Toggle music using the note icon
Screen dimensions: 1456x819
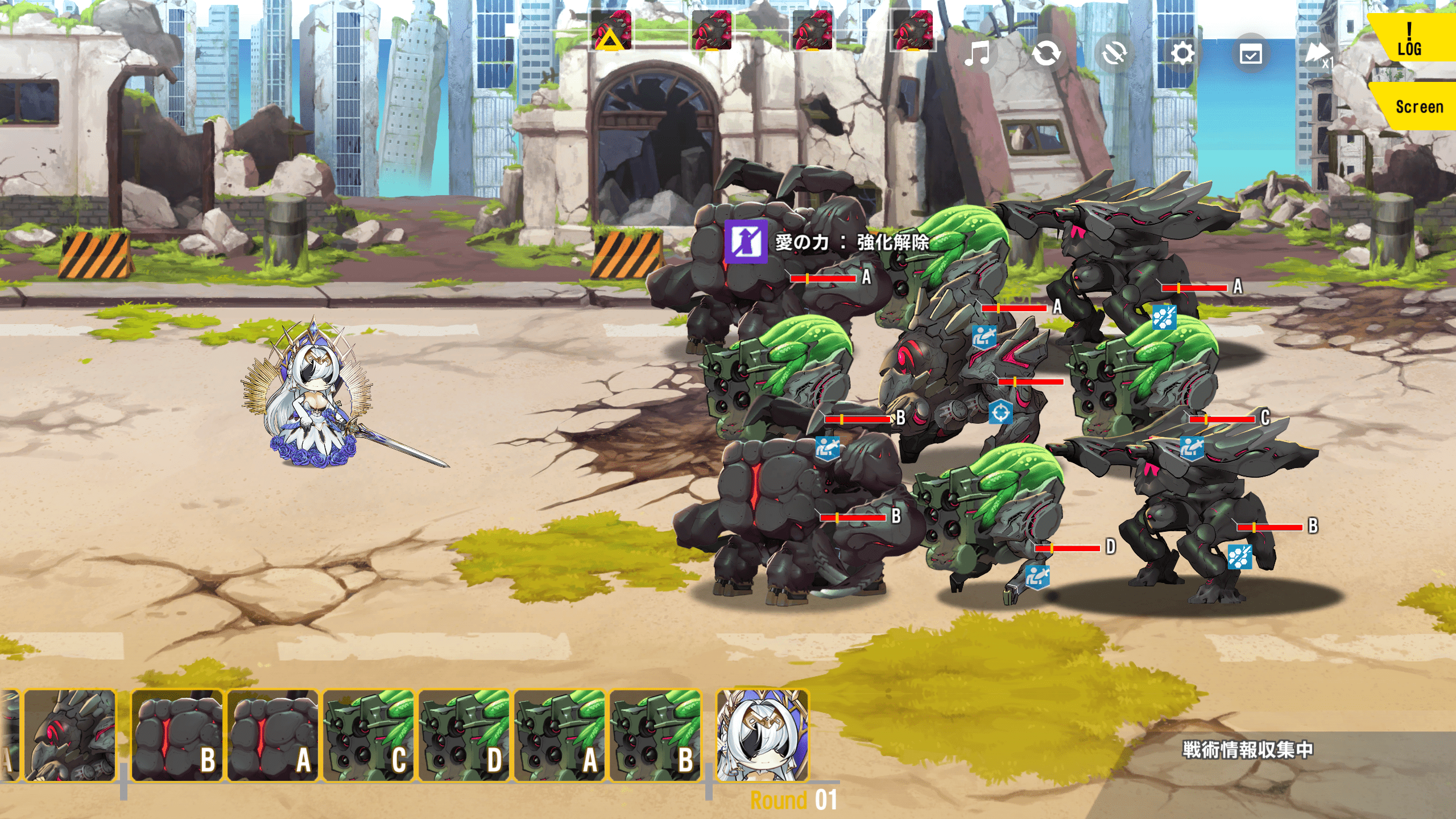tap(978, 55)
